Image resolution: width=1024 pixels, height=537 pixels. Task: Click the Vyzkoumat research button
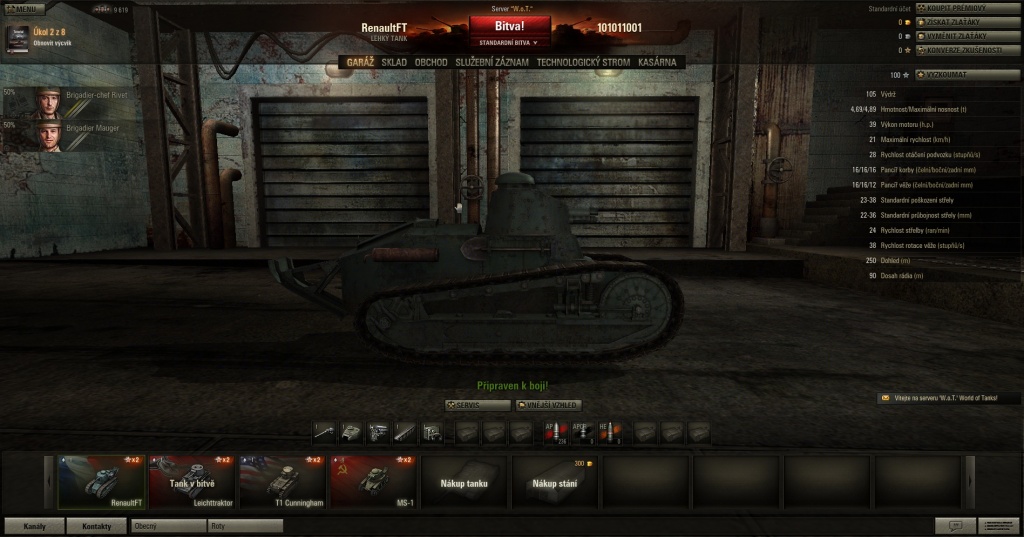pyautogui.click(x=967, y=74)
